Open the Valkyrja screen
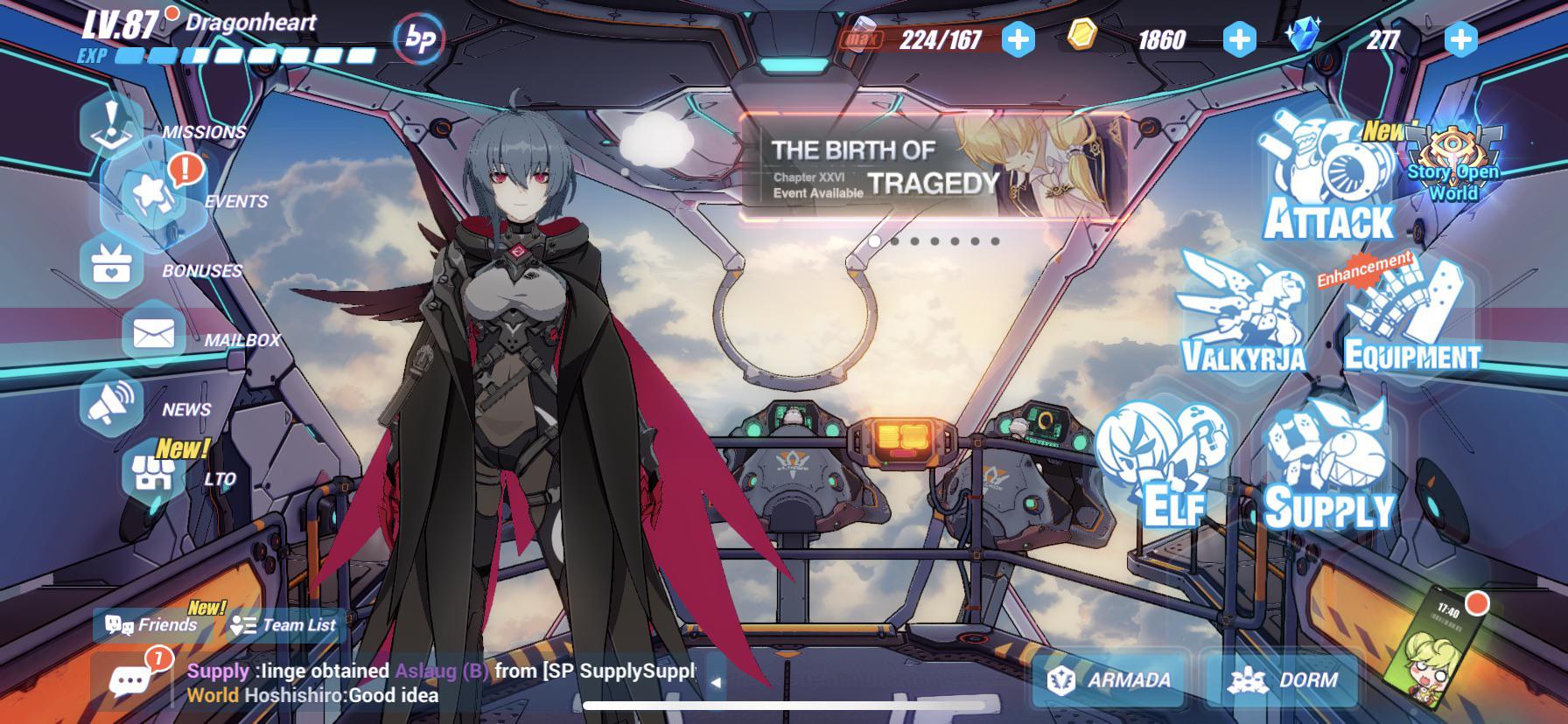Image resolution: width=1568 pixels, height=724 pixels. (1243, 312)
